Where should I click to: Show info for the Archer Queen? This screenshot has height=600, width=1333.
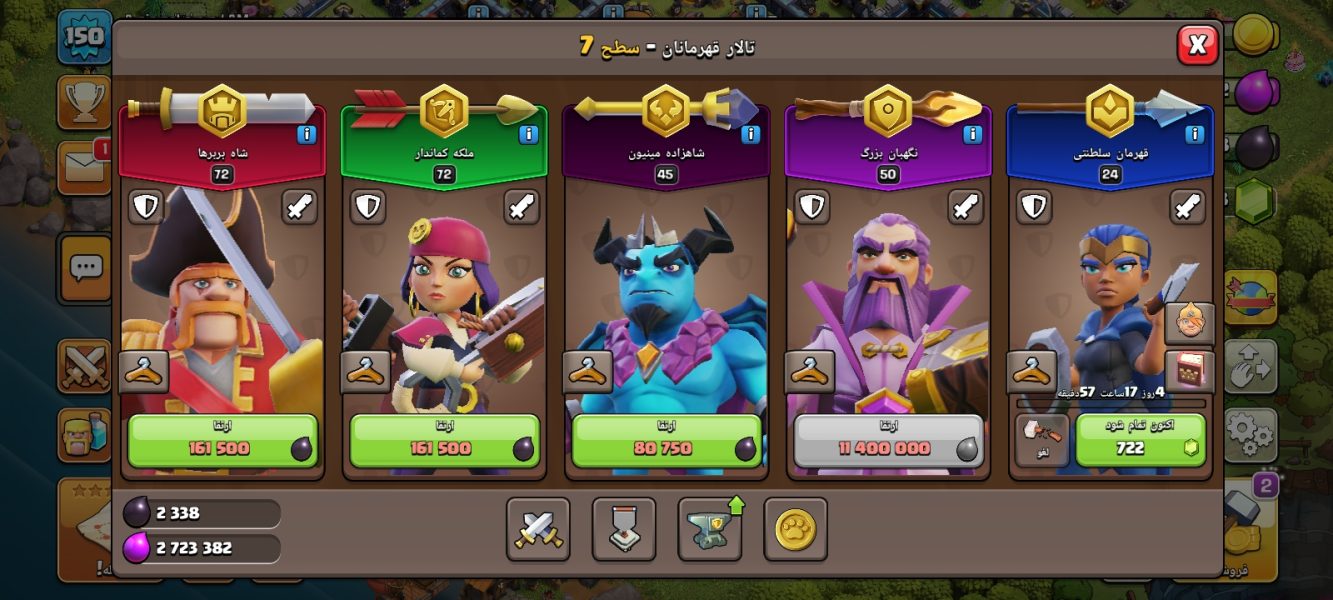pos(529,135)
